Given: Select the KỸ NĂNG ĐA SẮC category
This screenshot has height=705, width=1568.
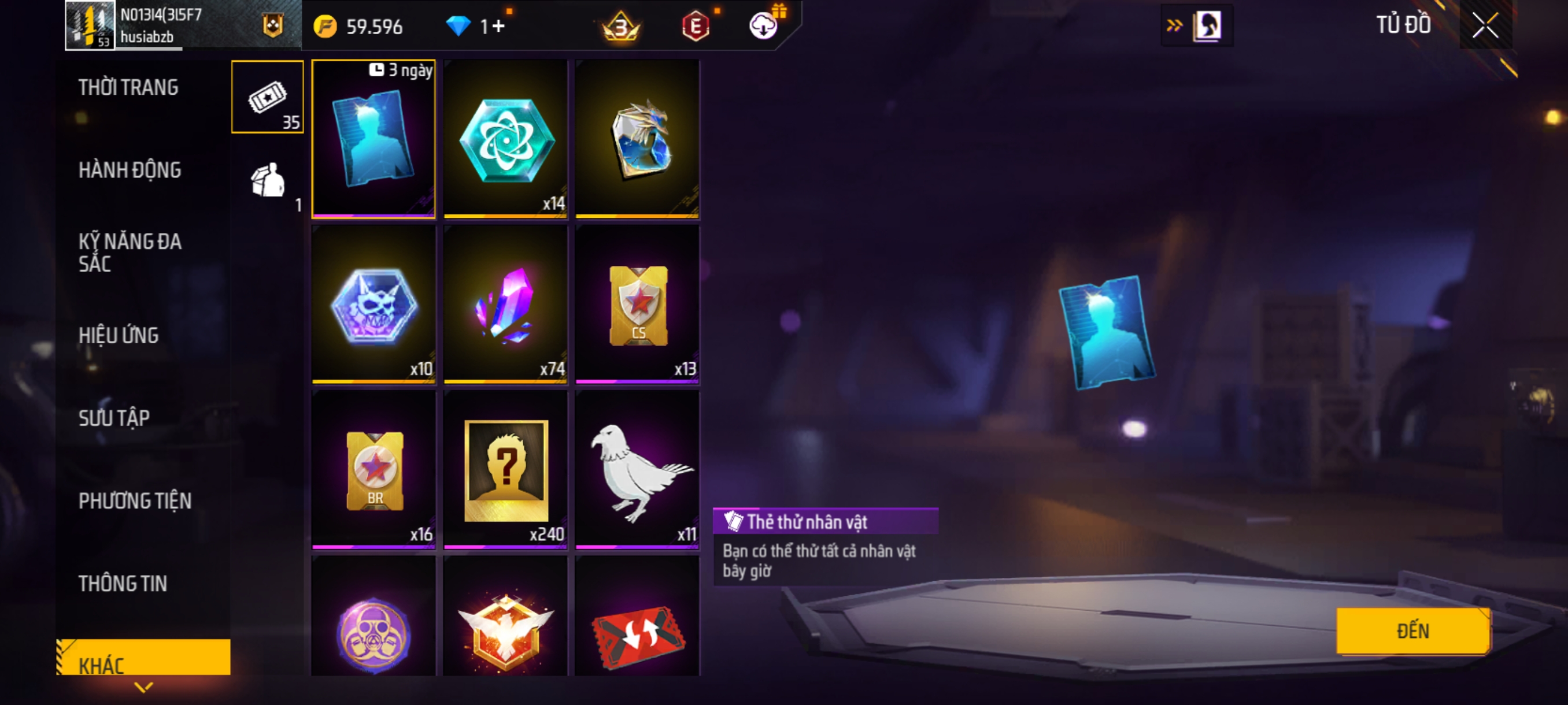Looking at the screenshot, I should coord(130,253).
